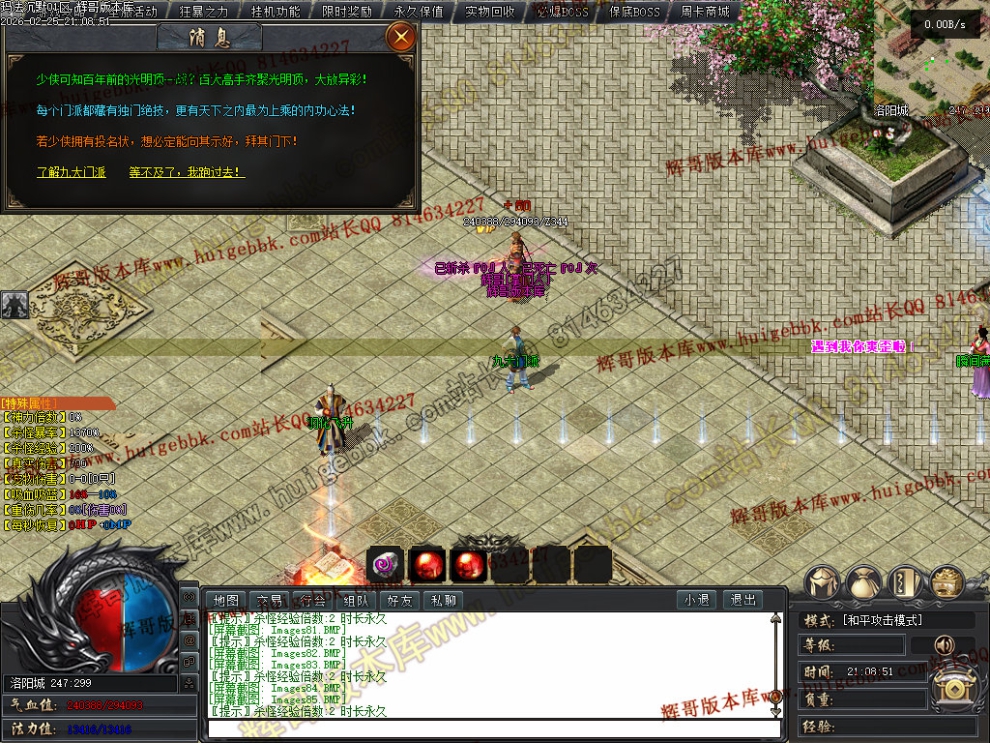
Task: Open the 好友 friends list
Action: click(x=399, y=600)
